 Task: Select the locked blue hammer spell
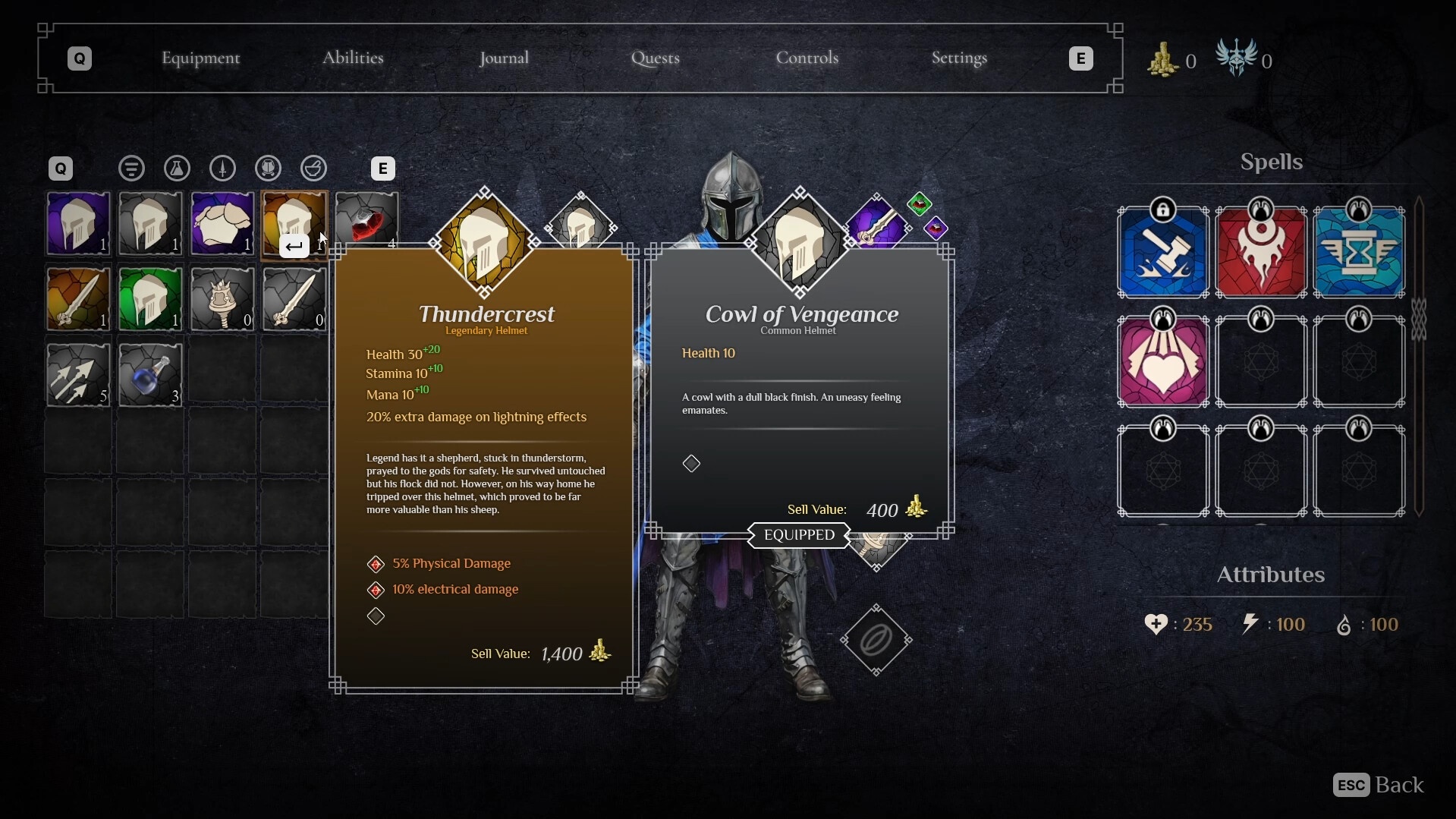tap(1163, 253)
